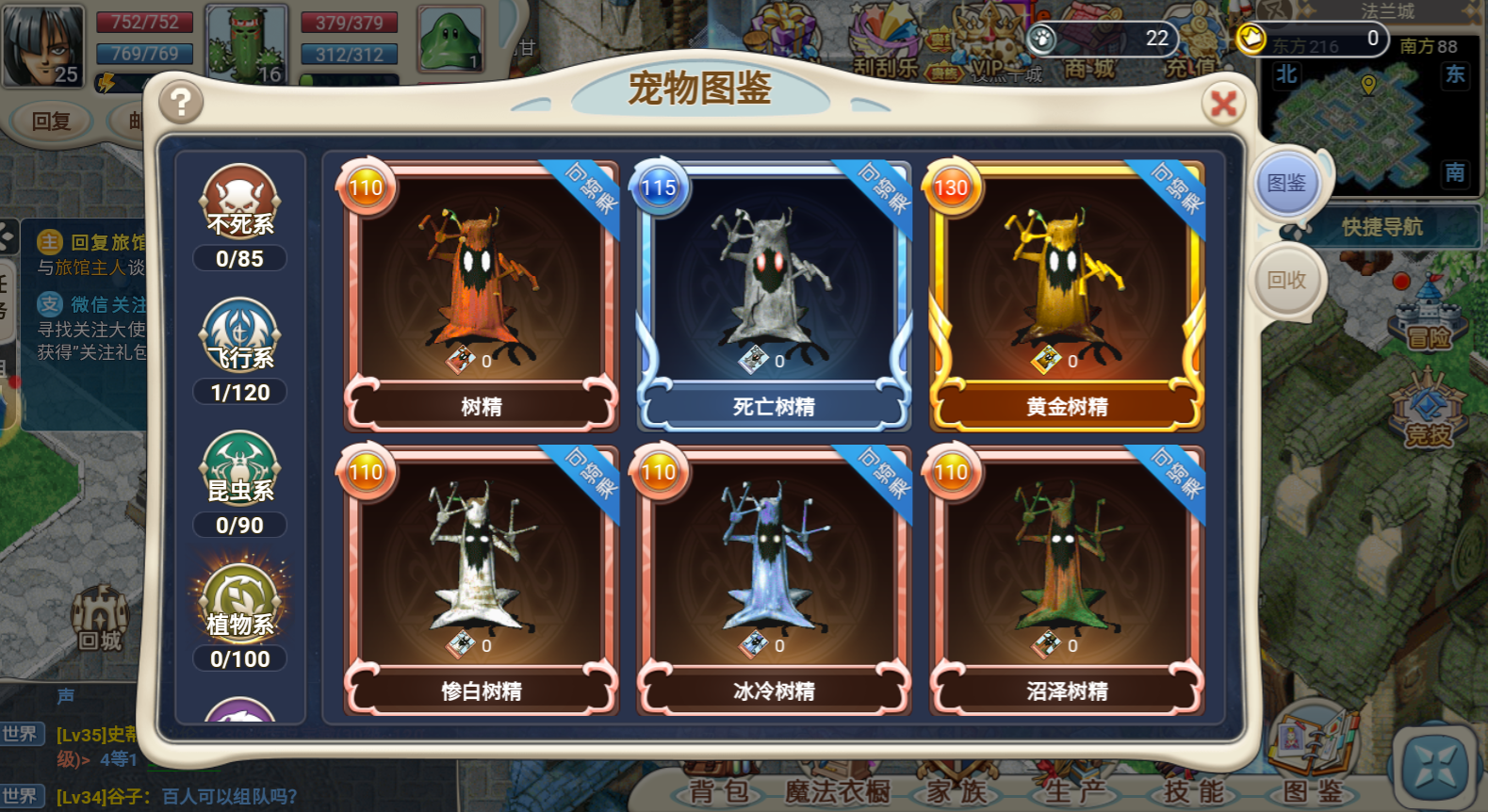Screen dimensions: 1488x812
Task: Open the 生产 production icon
Action: [x=1073, y=791]
